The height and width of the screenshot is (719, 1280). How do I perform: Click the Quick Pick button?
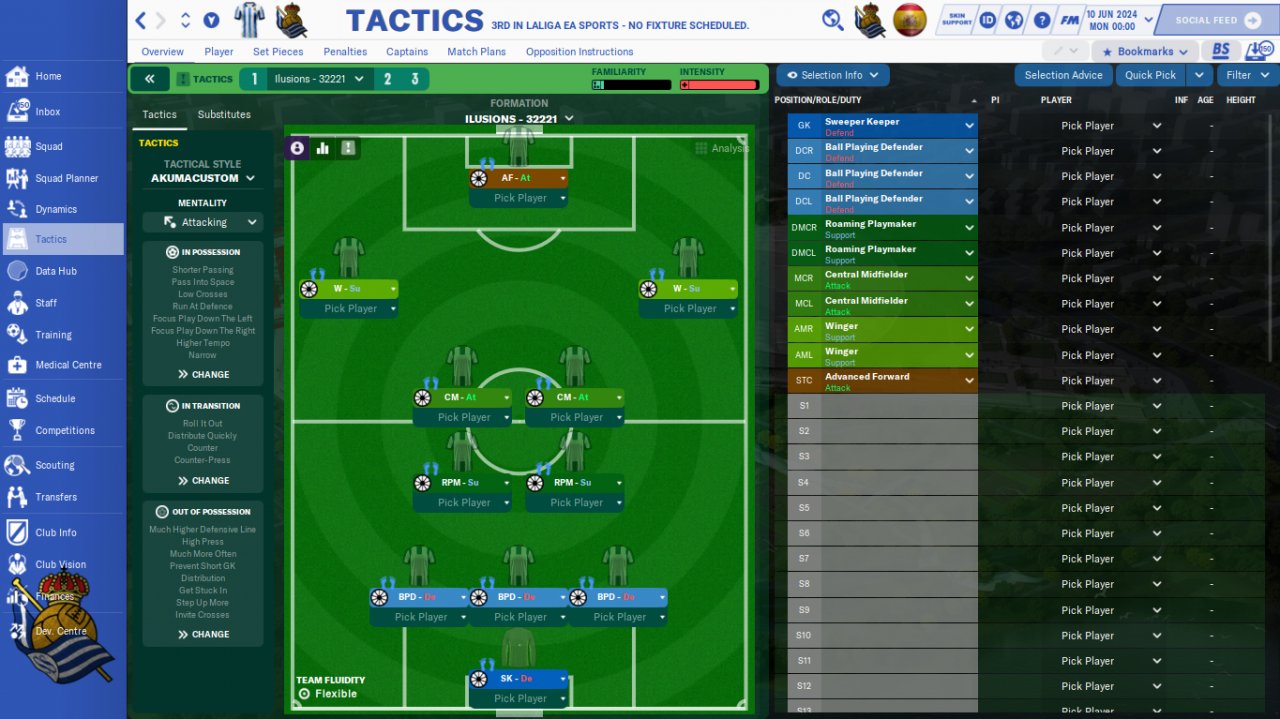click(1150, 75)
